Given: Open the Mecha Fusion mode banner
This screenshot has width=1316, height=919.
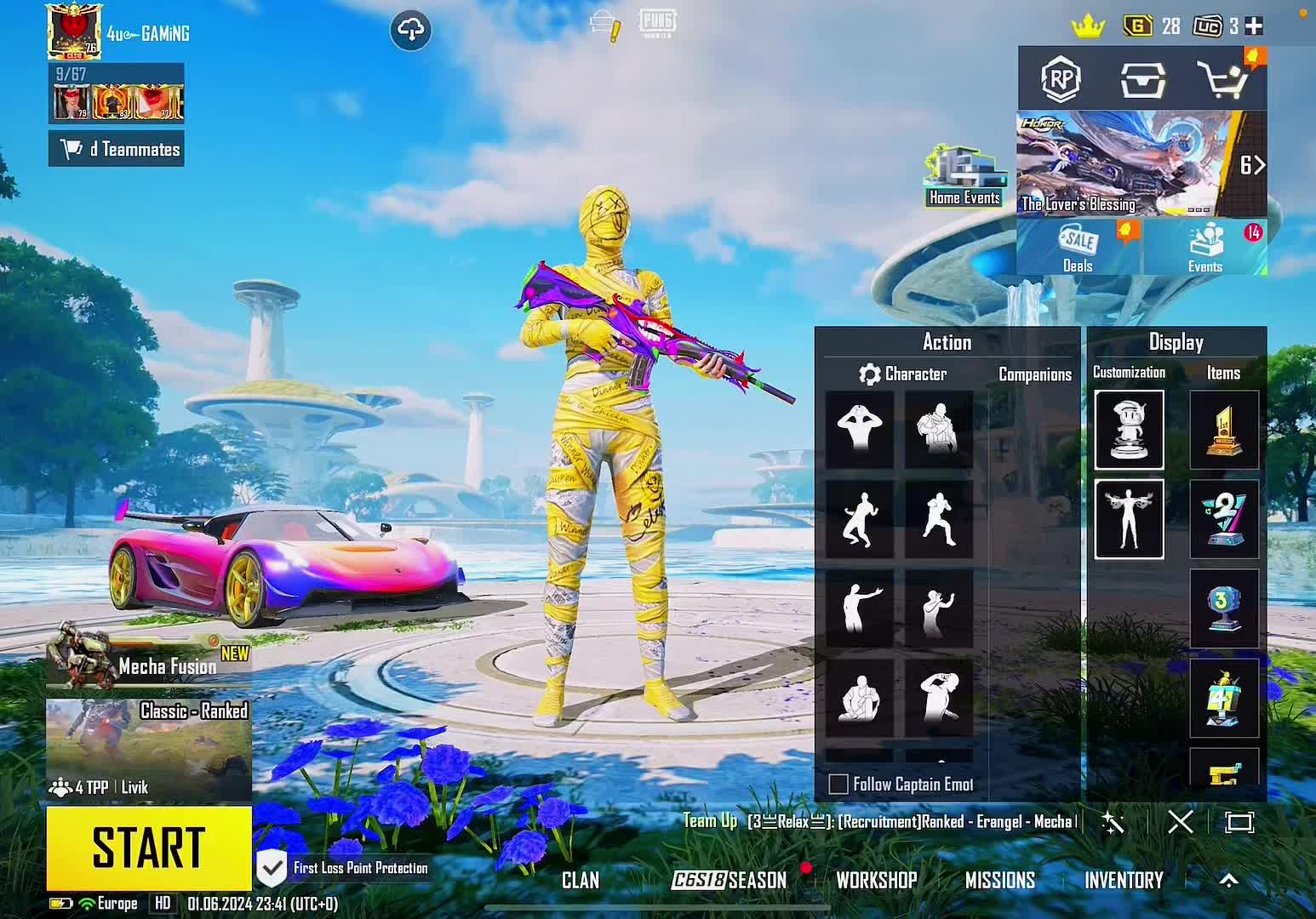Looking at the screenshot, I should tap(149, 659).
